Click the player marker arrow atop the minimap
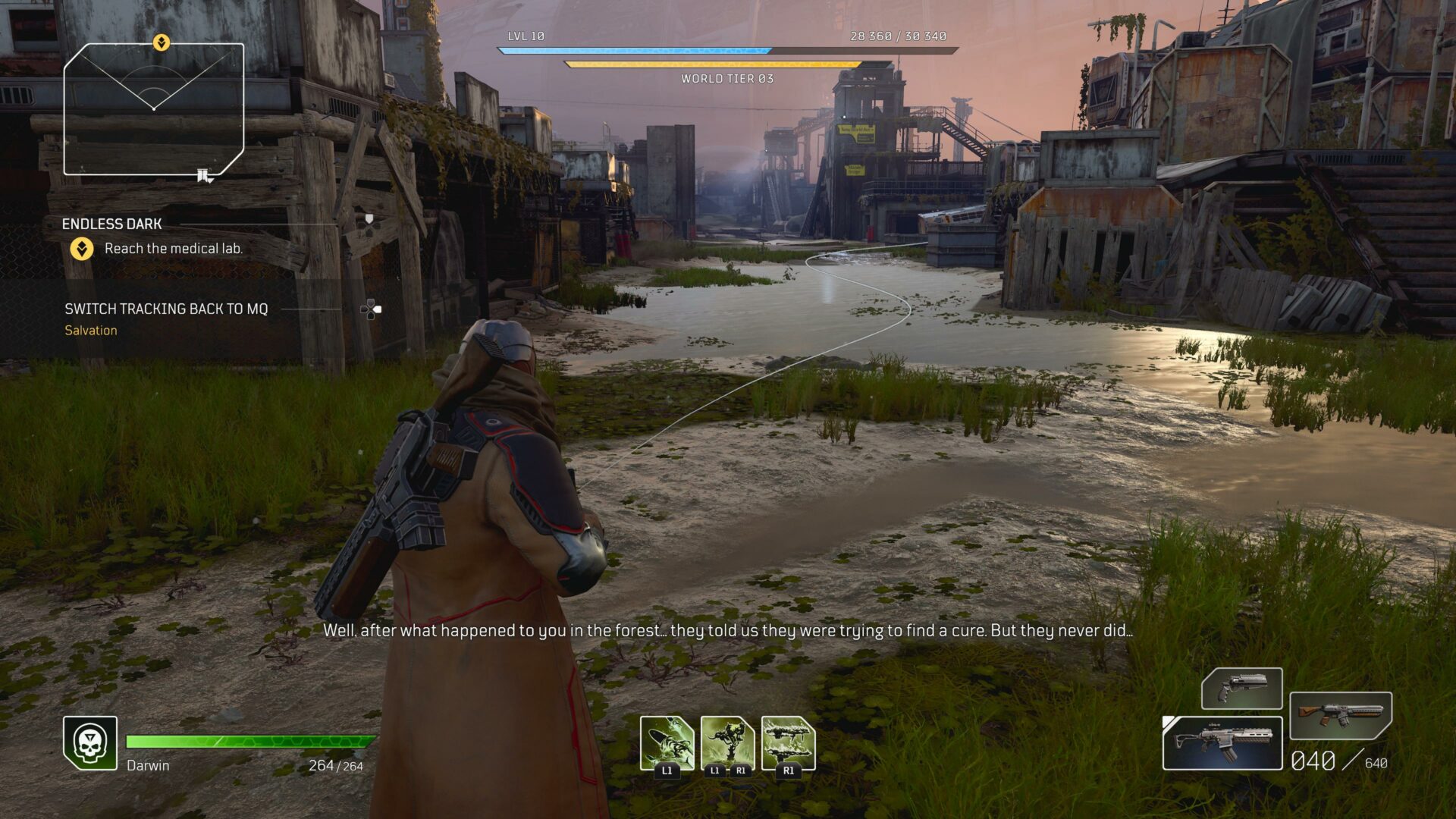The width and height of the screenshot is (1456, 819). [160, 42]
